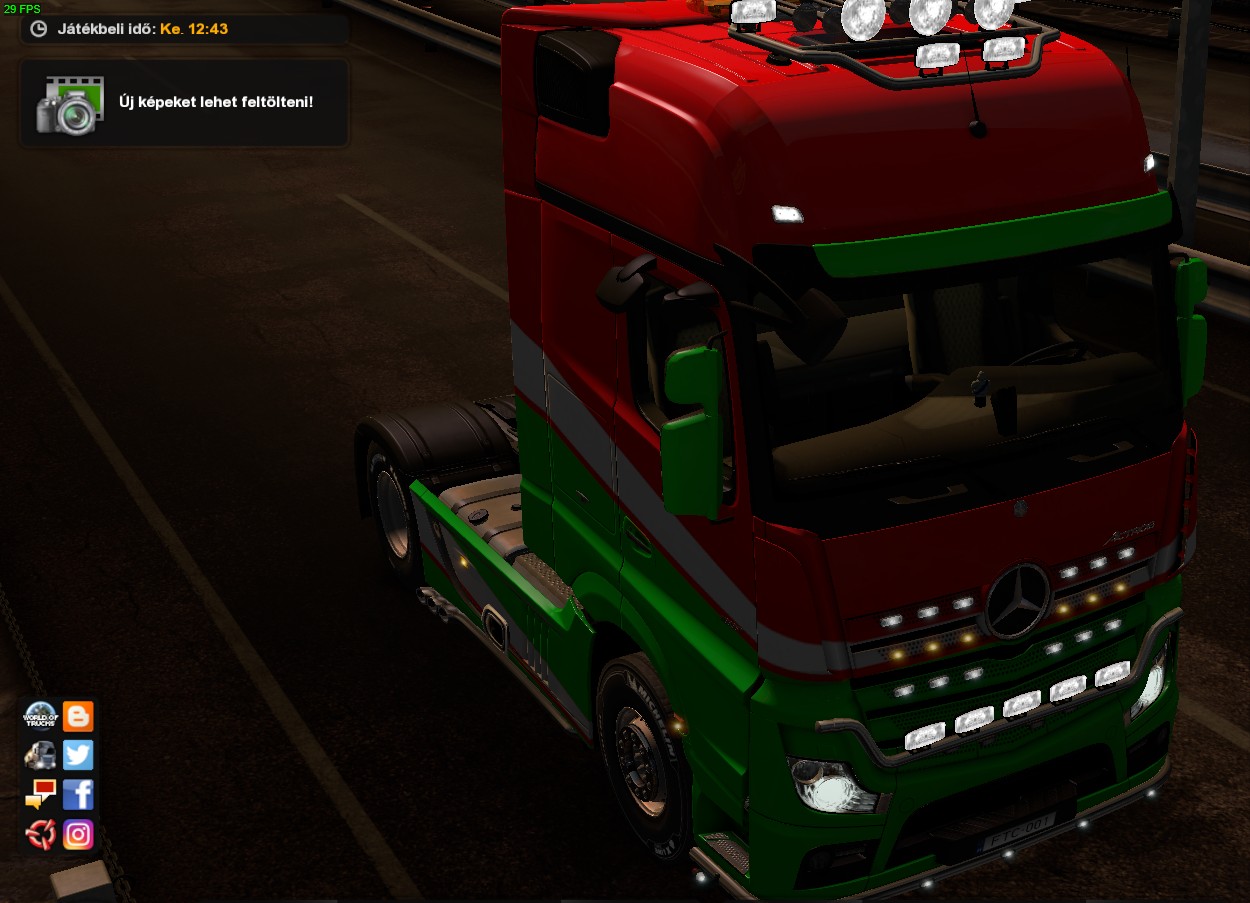
Task: Click the truck icon shortcut
Action: coord(40,755)
